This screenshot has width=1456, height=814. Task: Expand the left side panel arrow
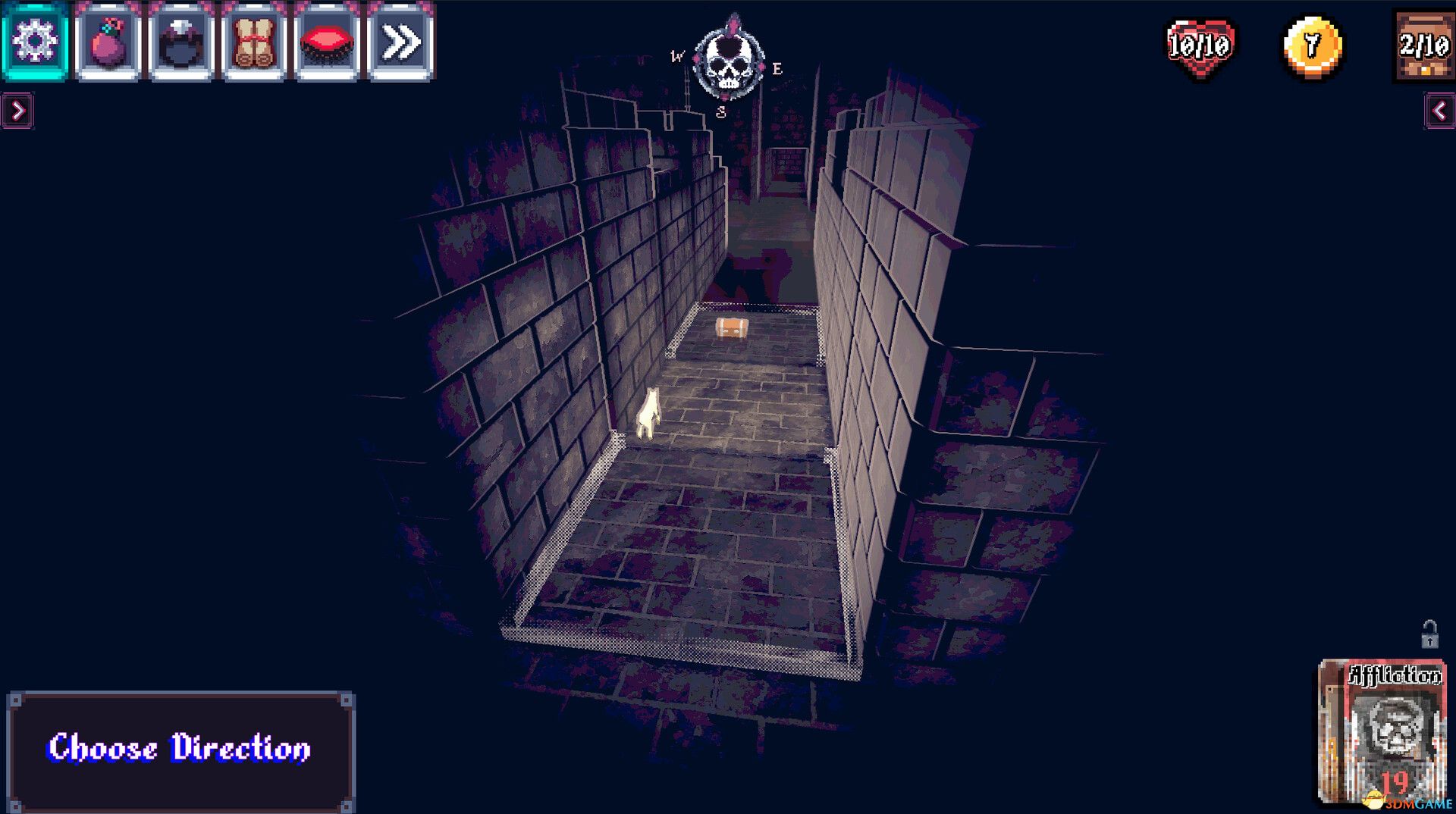(17, 107)
